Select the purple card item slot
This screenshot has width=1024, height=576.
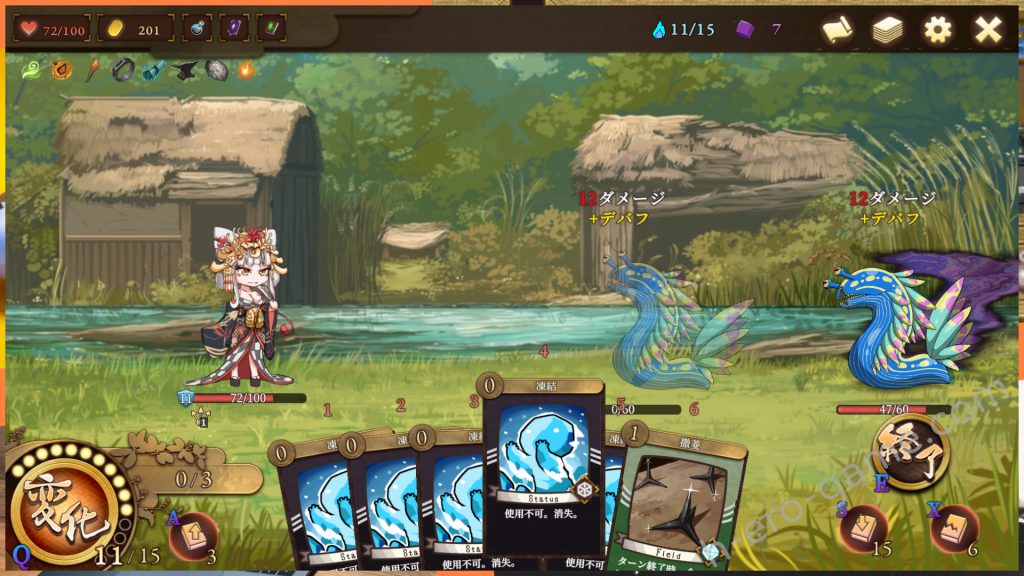(x=235, y=28)
